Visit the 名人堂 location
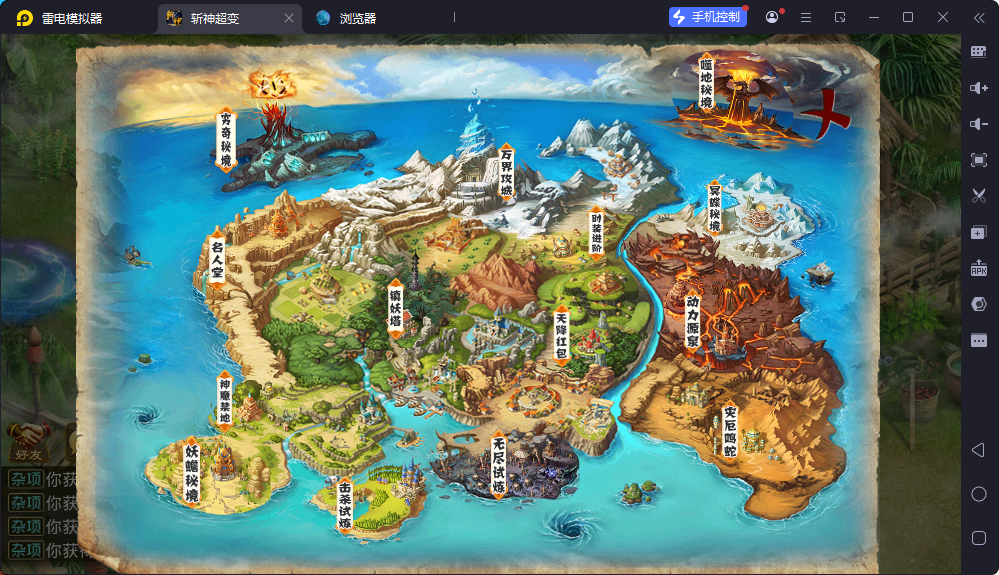Viewport: 999px width, 575px height. (217, 260)
